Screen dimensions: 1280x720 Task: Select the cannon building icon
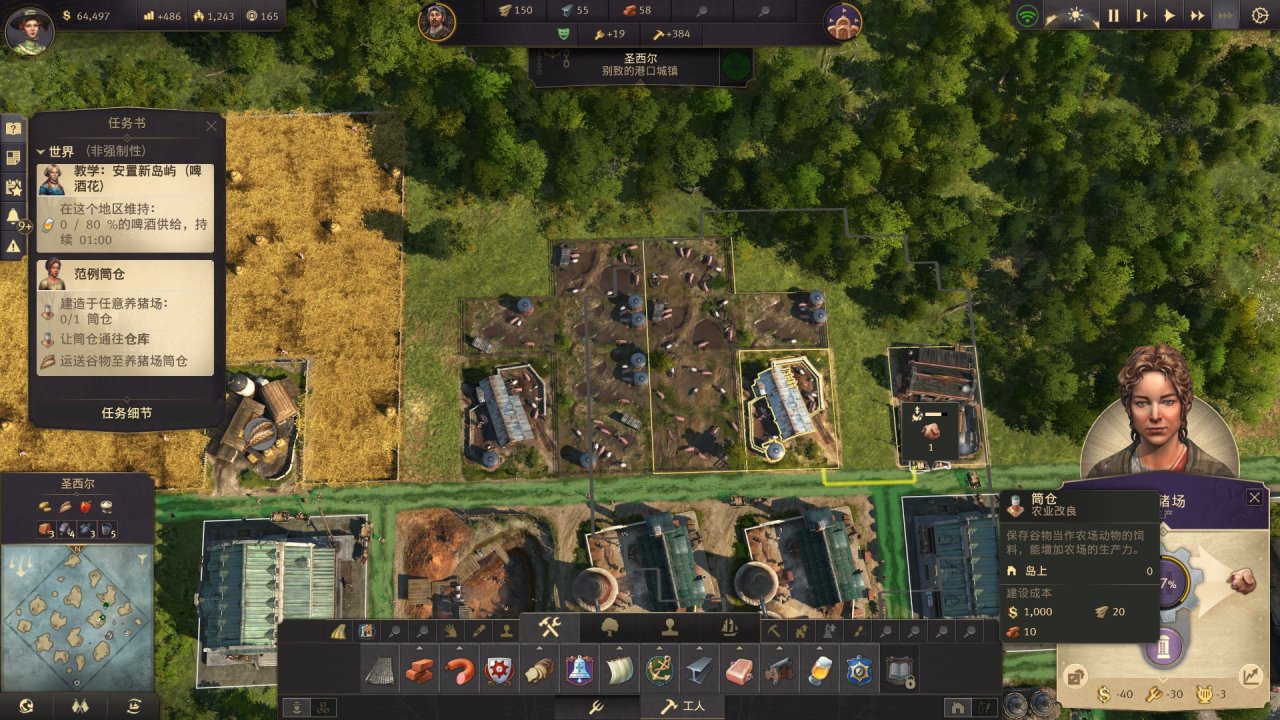777,671
